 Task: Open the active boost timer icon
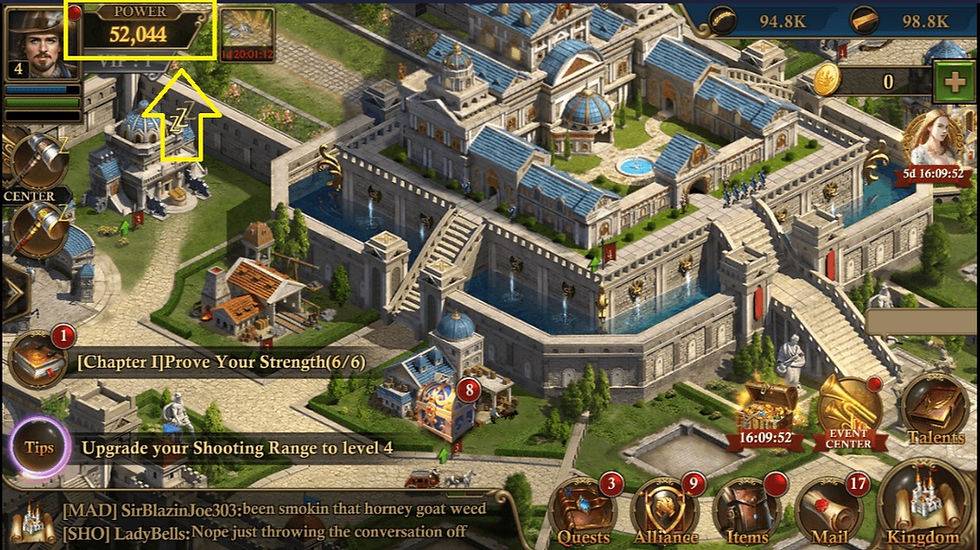point(248,35)
